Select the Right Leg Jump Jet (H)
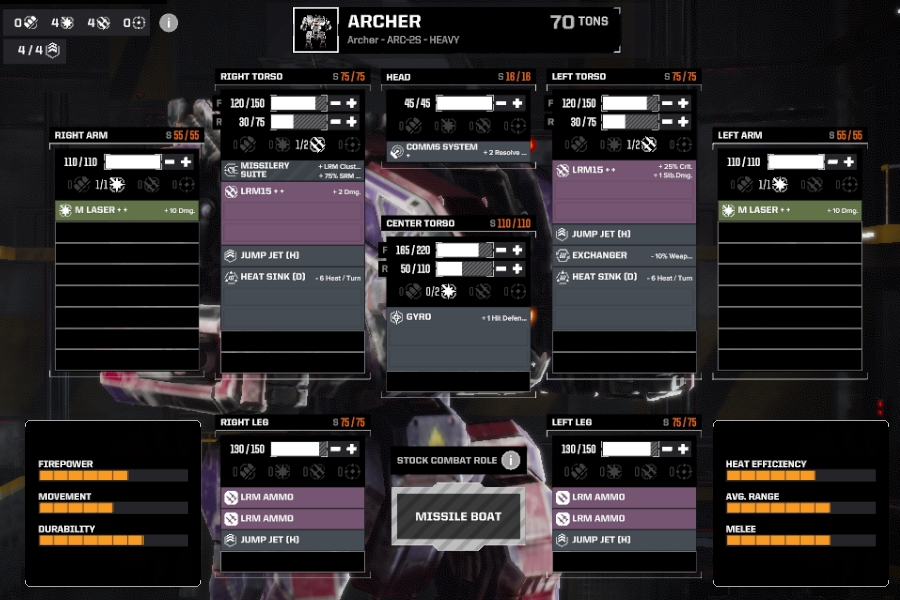 tap(292, 540)
